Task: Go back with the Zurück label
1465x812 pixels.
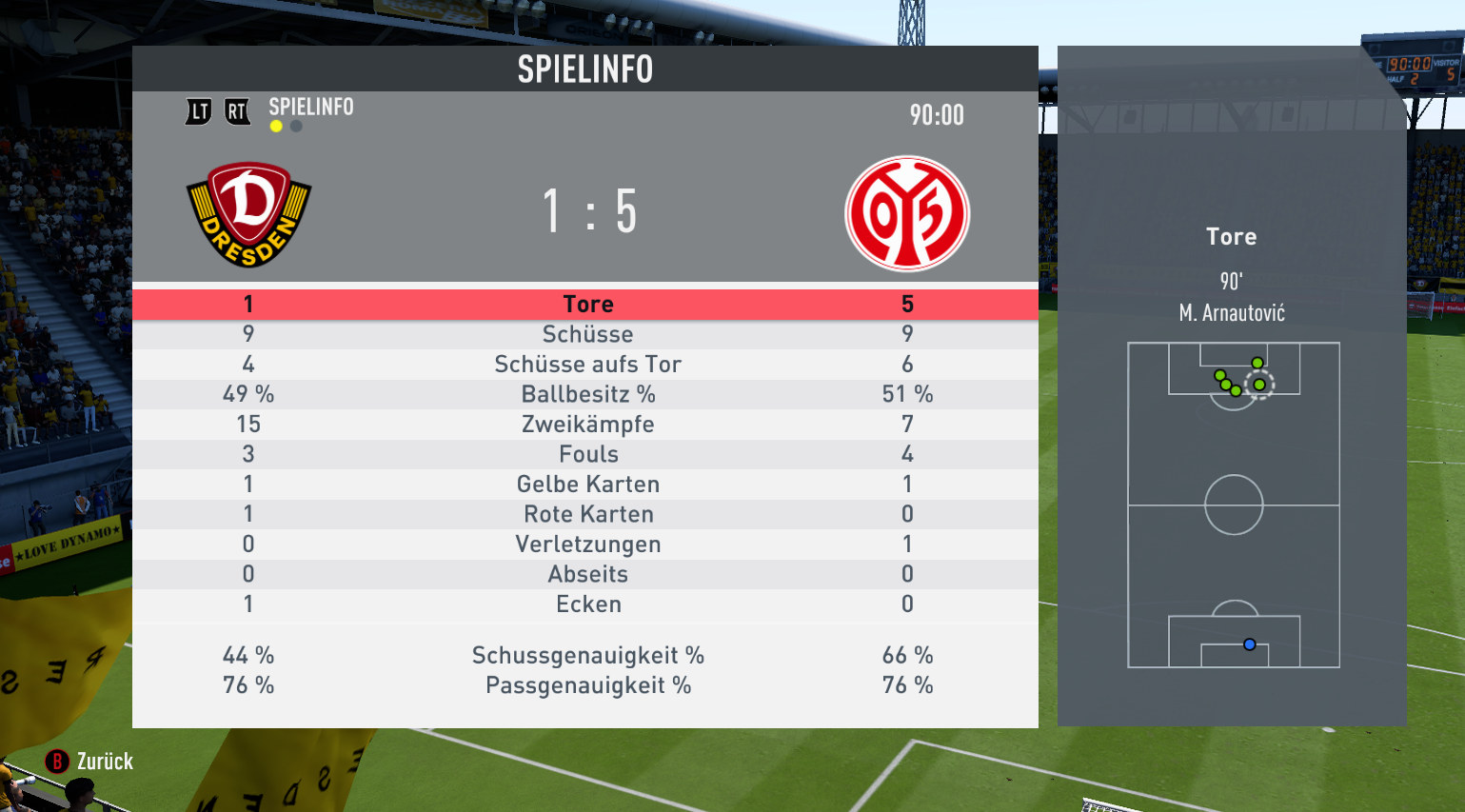Action: (x=104, y=762)
